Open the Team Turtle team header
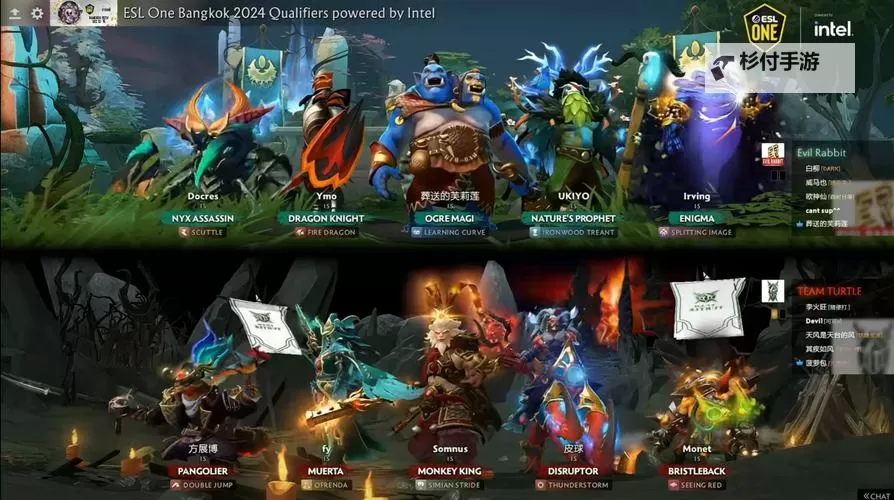This screenshot has height=500, width=894. 829,291
